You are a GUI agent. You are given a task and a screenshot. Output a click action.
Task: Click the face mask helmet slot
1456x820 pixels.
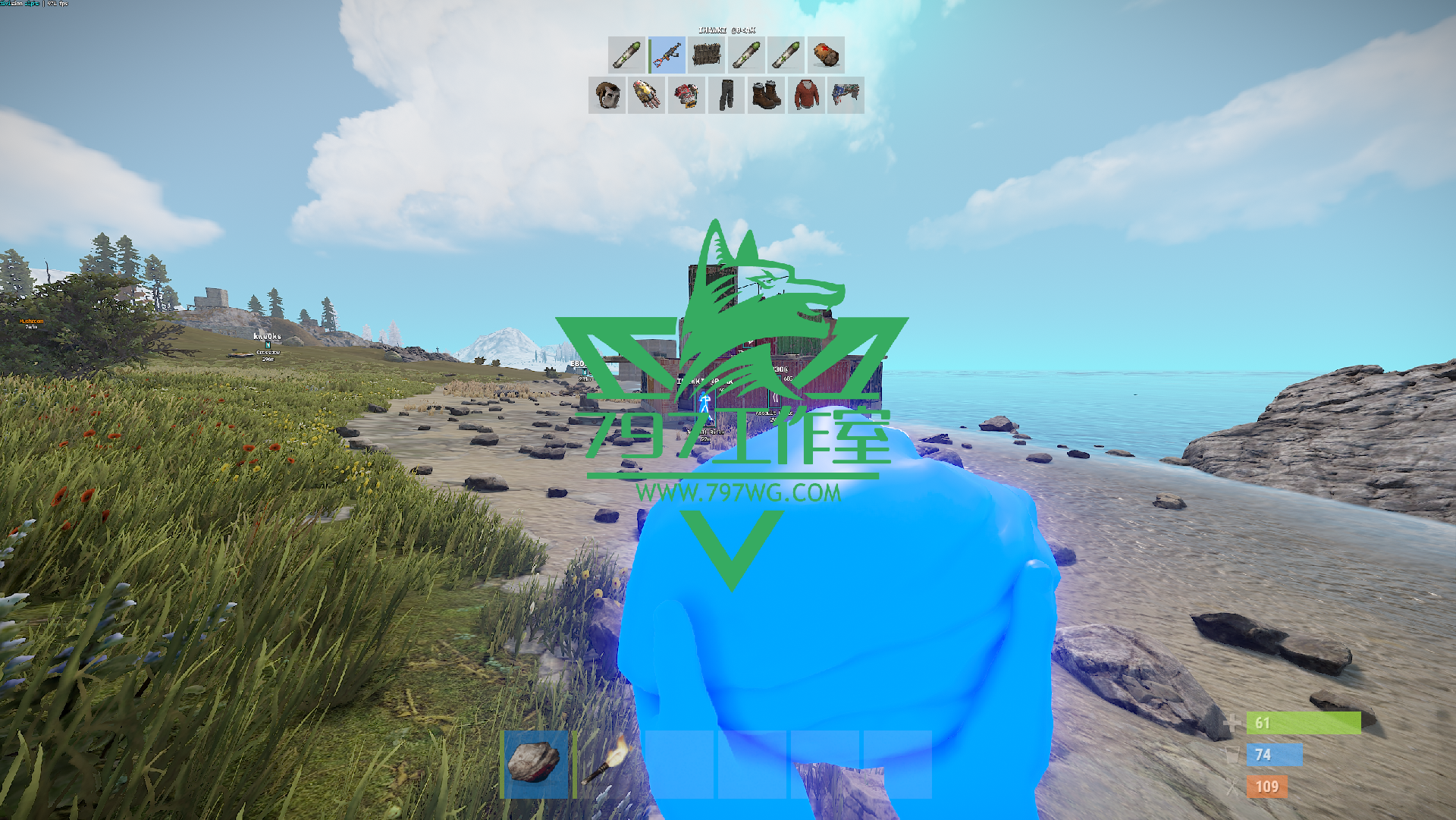607,96
